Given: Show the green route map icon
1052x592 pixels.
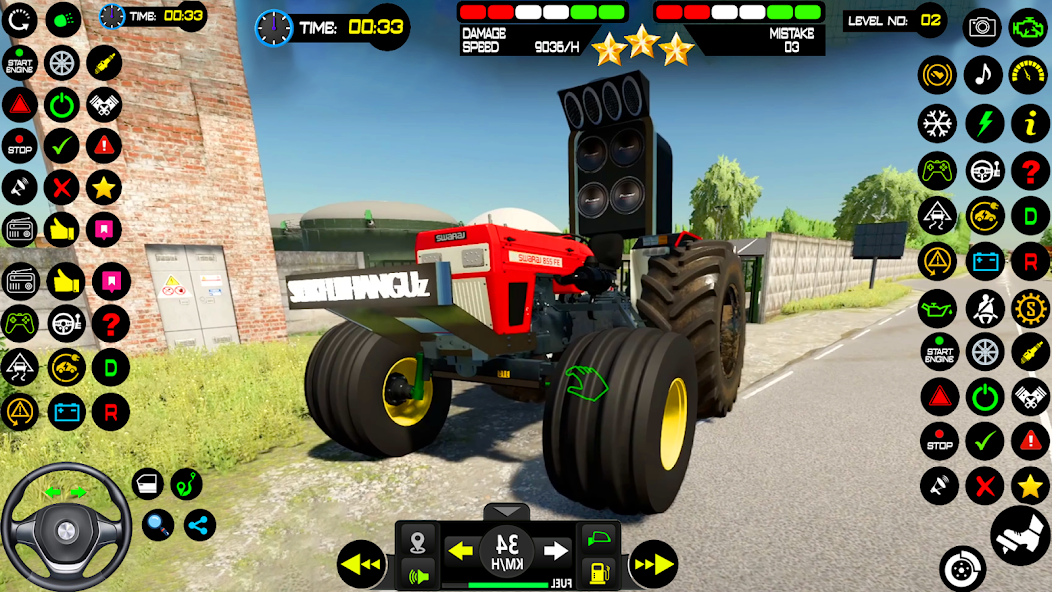Looking at the screenshot, I should 187,484.
